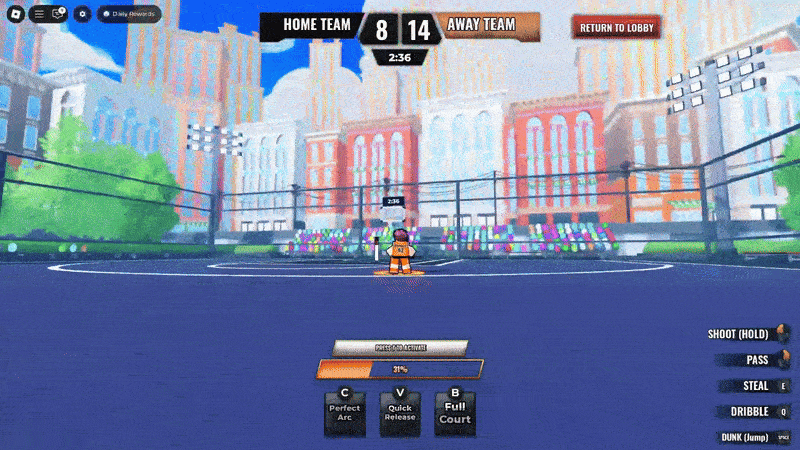Open the chat speech-bubble icon
Viewport: 800px width, 450px height.
pyautogui.click(x=58, y=14)
